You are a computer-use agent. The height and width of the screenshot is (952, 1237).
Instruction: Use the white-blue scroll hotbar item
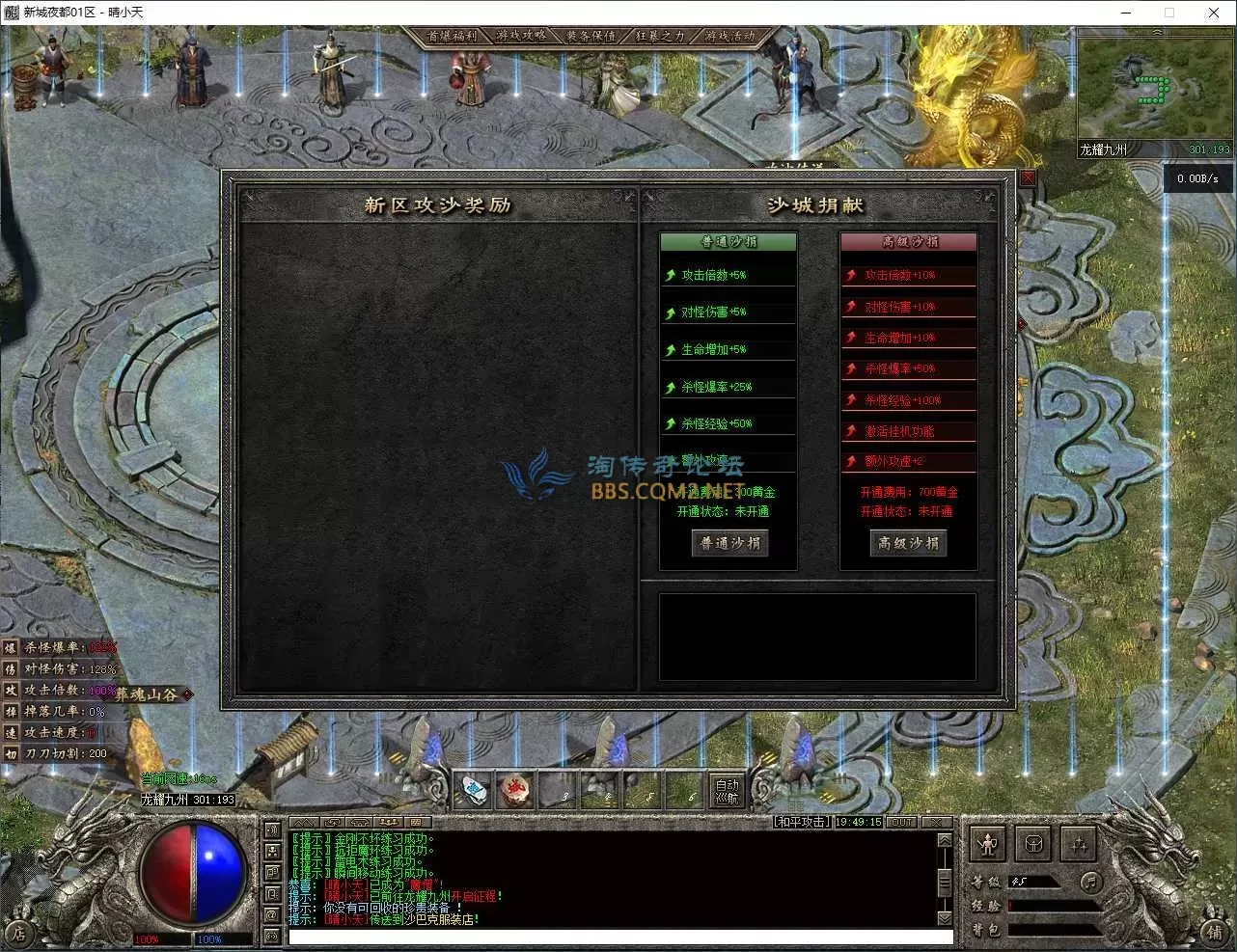click(472, 791)
